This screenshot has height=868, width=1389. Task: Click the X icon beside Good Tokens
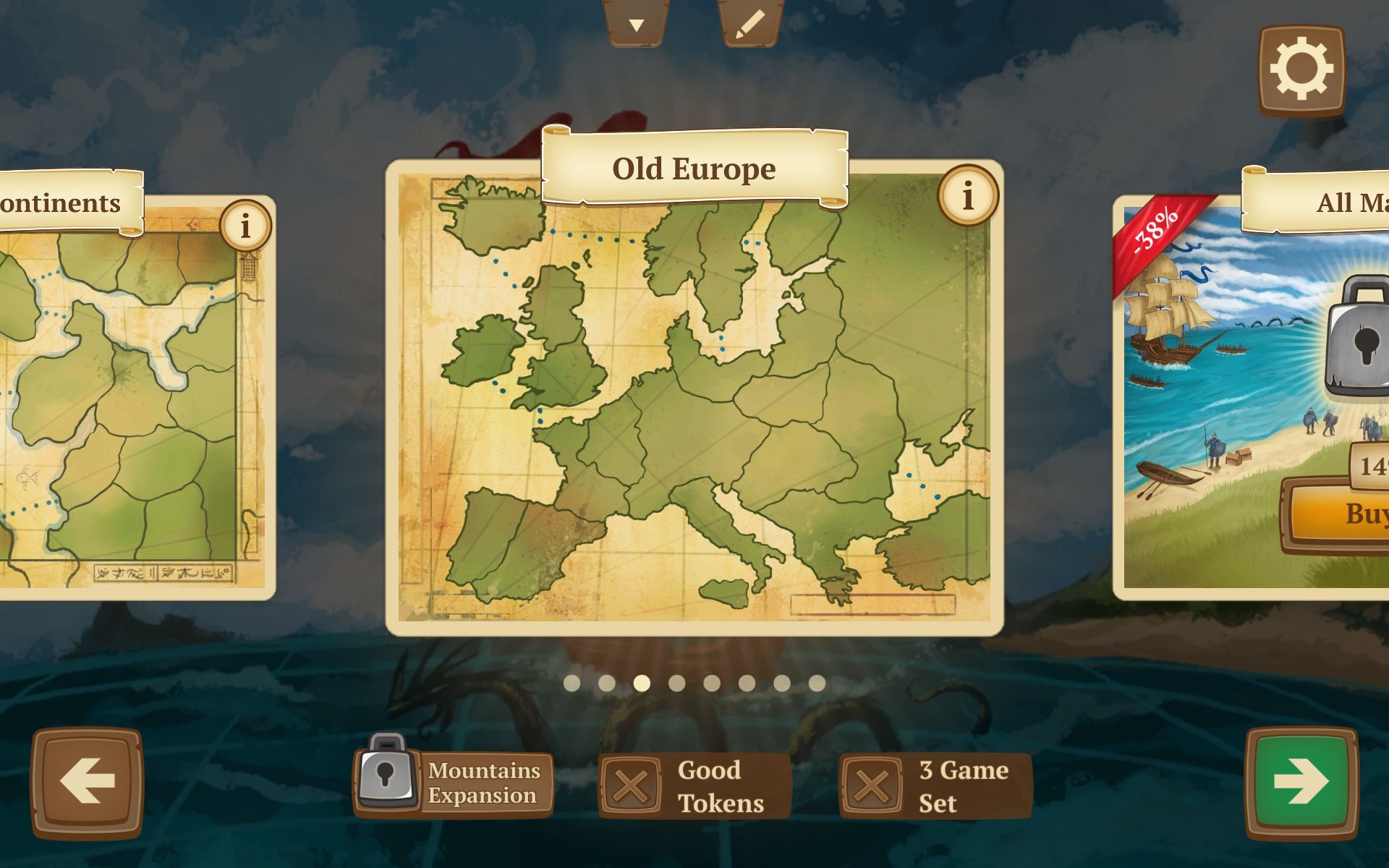(x=632, y=784)
